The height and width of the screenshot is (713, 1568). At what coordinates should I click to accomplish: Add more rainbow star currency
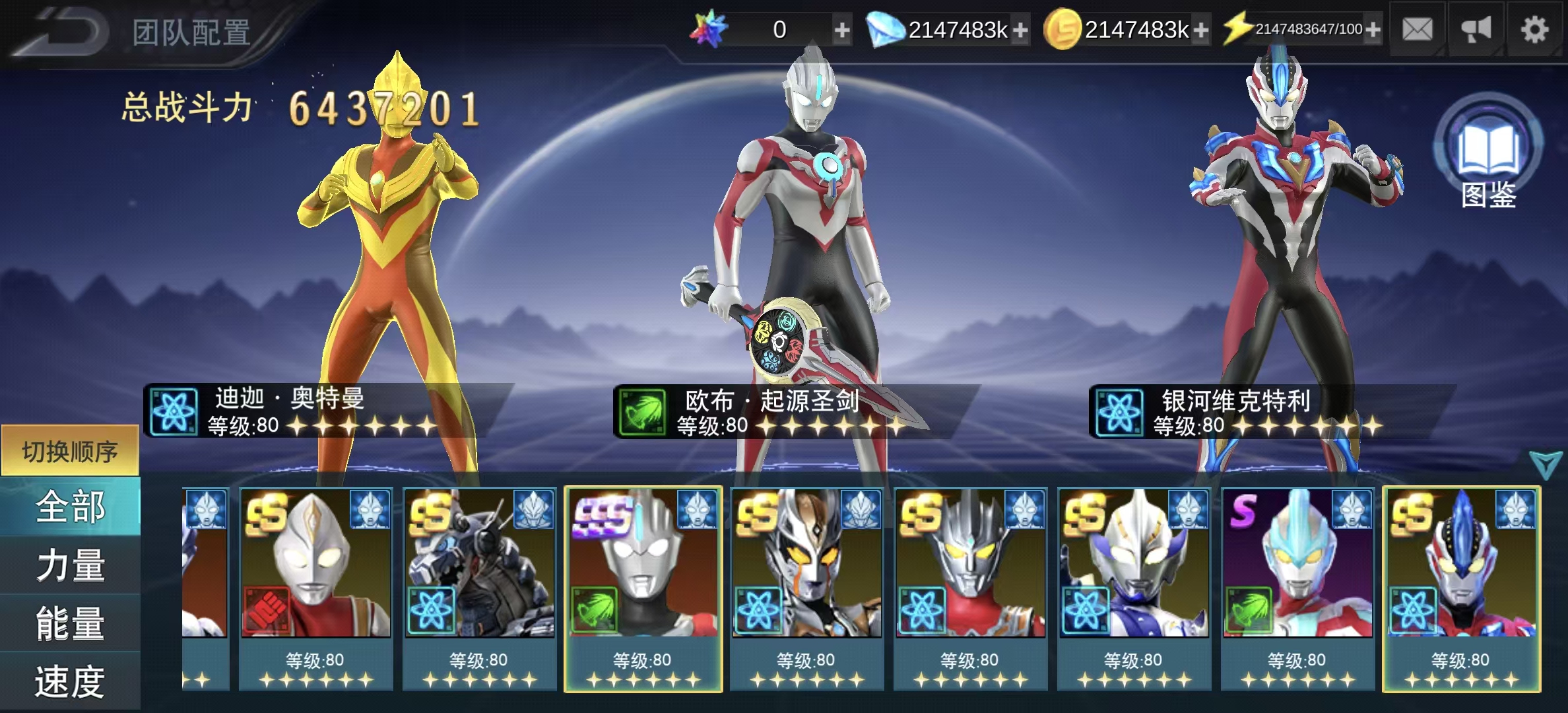click(x=841, y=30)
